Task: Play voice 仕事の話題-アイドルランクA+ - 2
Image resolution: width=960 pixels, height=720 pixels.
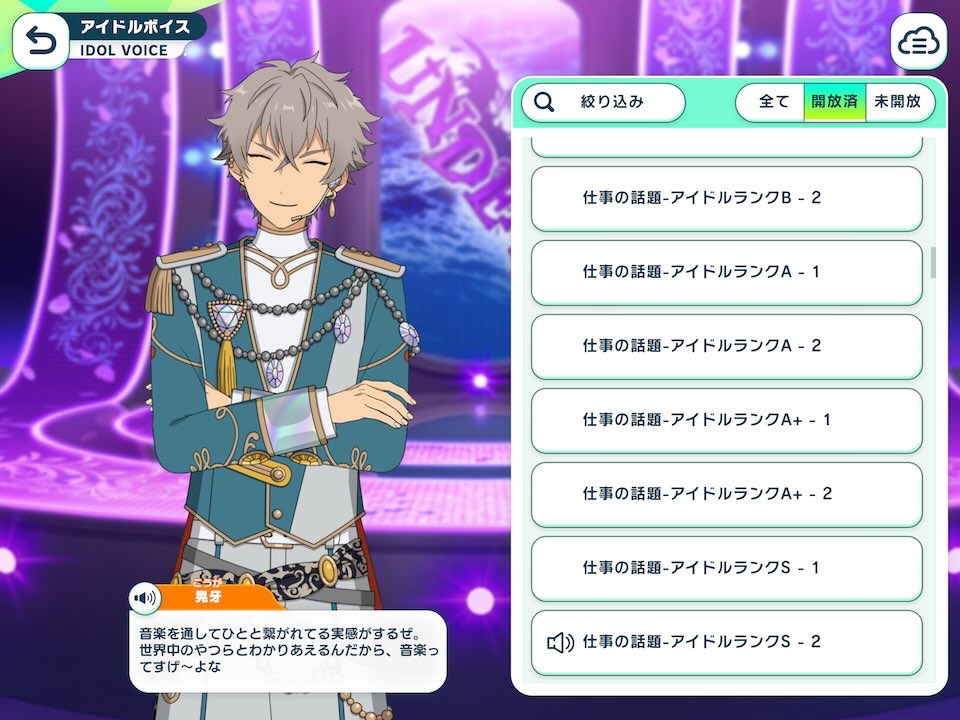Action: click(726, 494)
